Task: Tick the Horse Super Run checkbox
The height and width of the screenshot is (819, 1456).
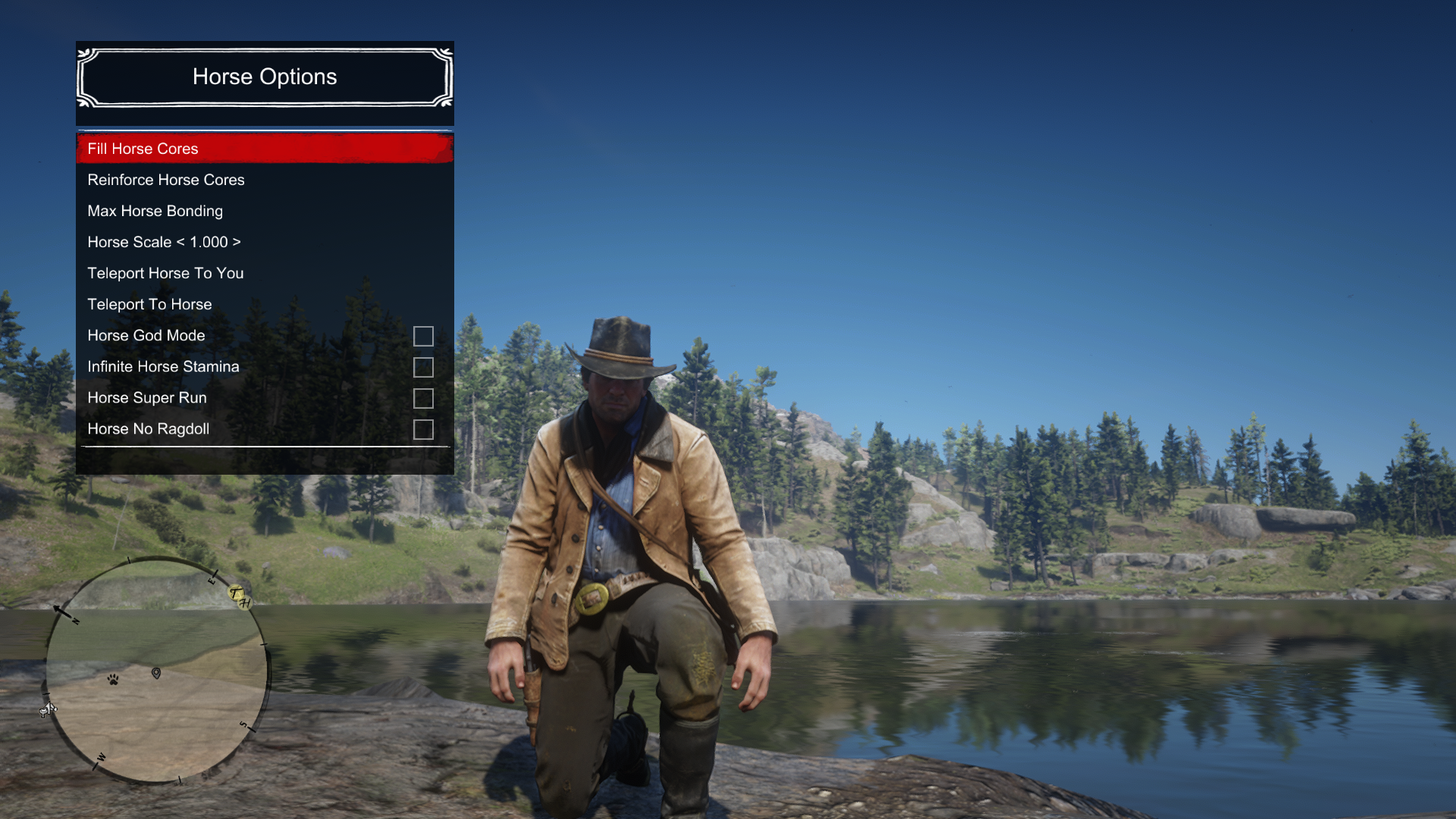Action: 423,398
